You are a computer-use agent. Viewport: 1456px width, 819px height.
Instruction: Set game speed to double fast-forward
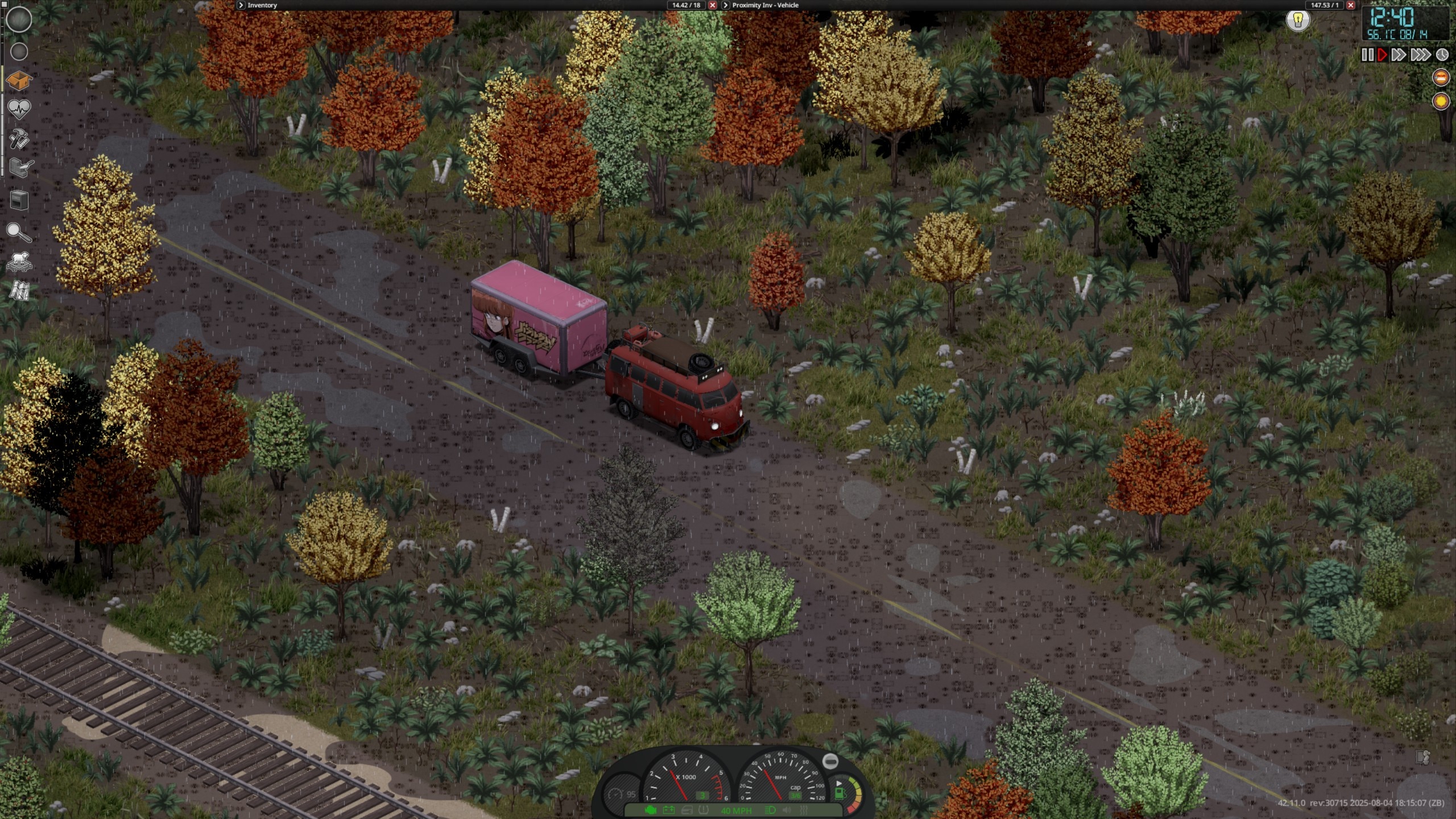1399,55
